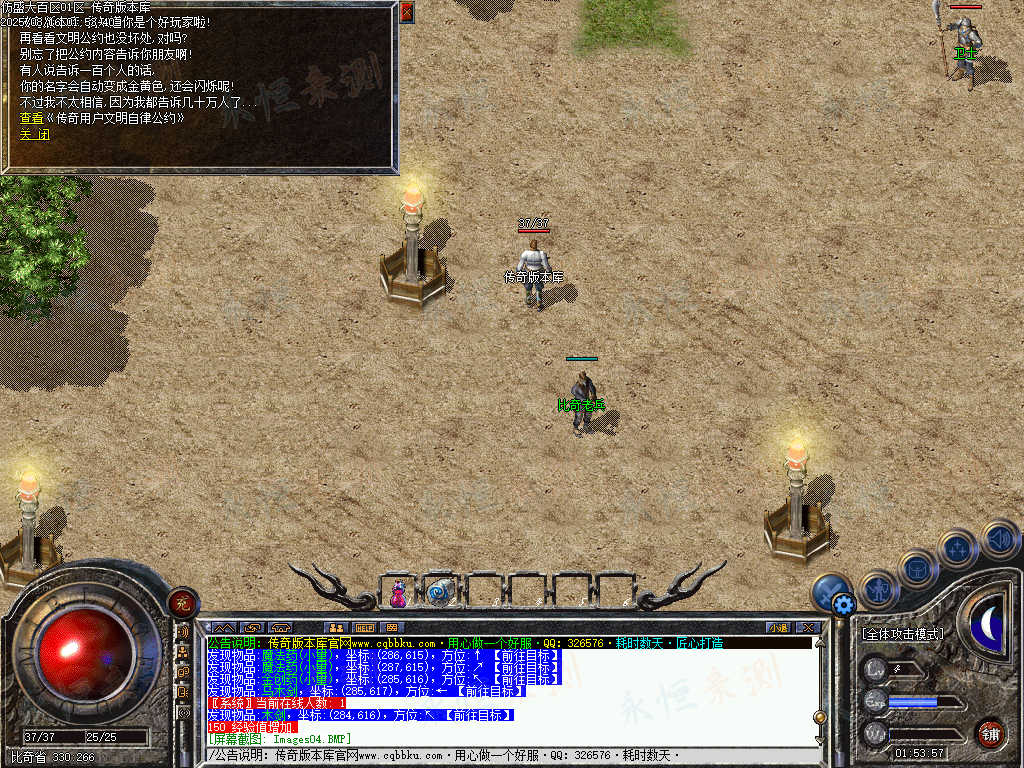Image resolution: width=1024 pixels, height=768 pixels.
Task: Choose the yellow 关闭 dialogue option
Action: point(34,134)
